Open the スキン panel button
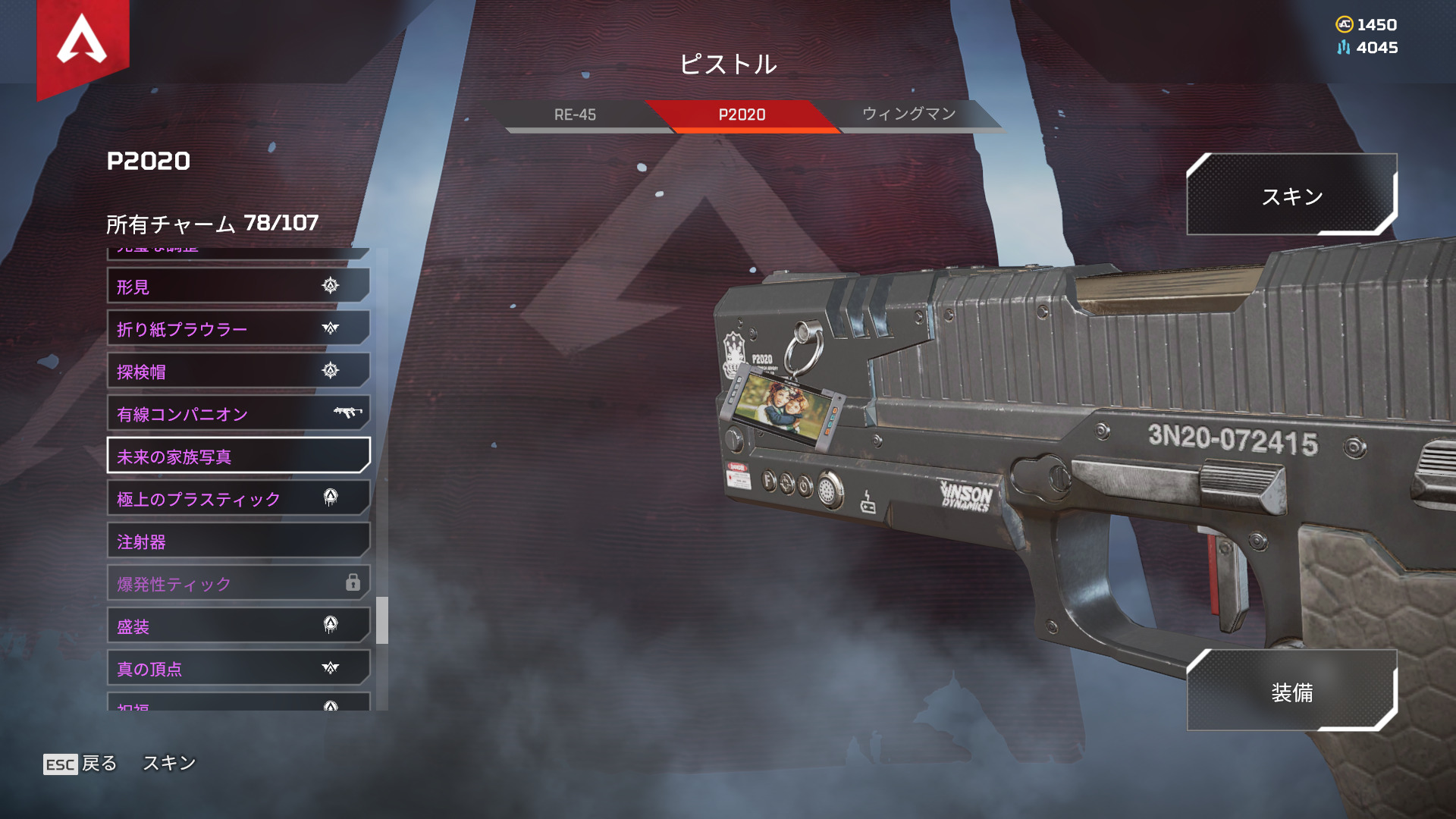This screenshot has width=1456, height=819. 1291,196
